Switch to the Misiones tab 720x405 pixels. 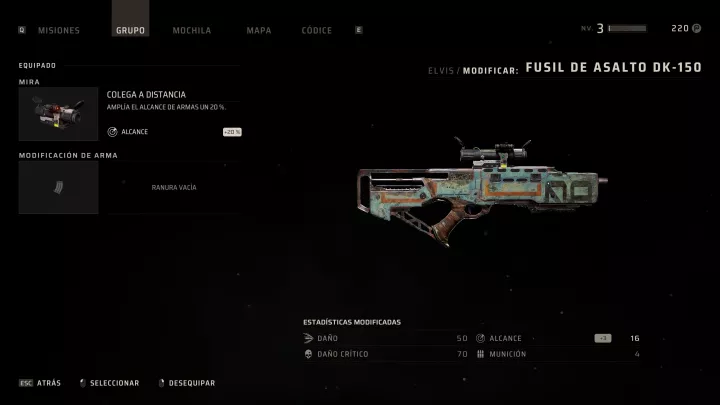[58, 30]
